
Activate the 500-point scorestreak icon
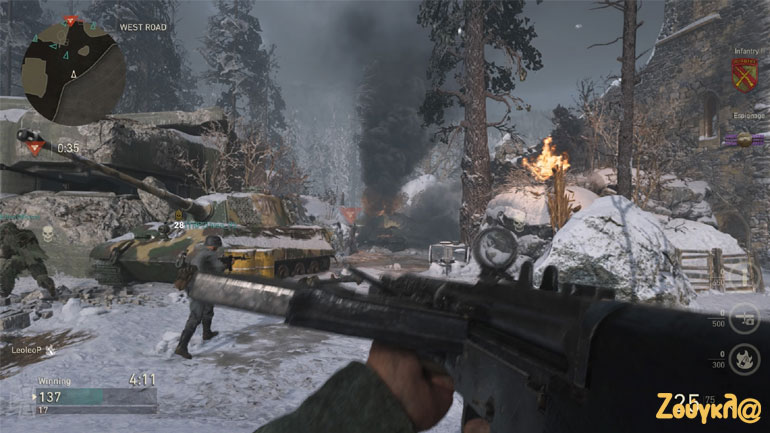point(742,318)
